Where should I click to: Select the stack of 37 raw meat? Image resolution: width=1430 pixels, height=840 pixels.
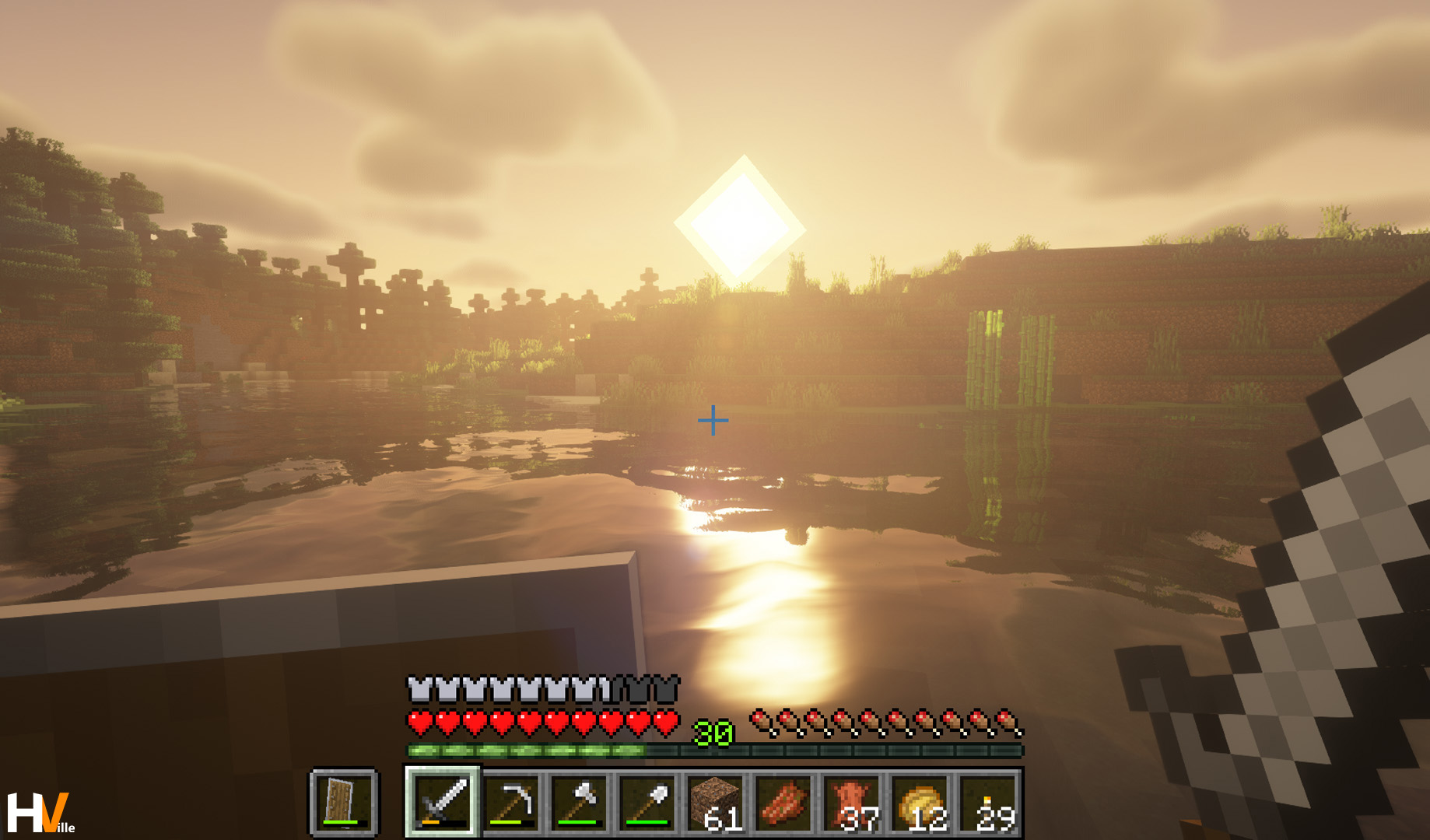click(x=853, y=803)
